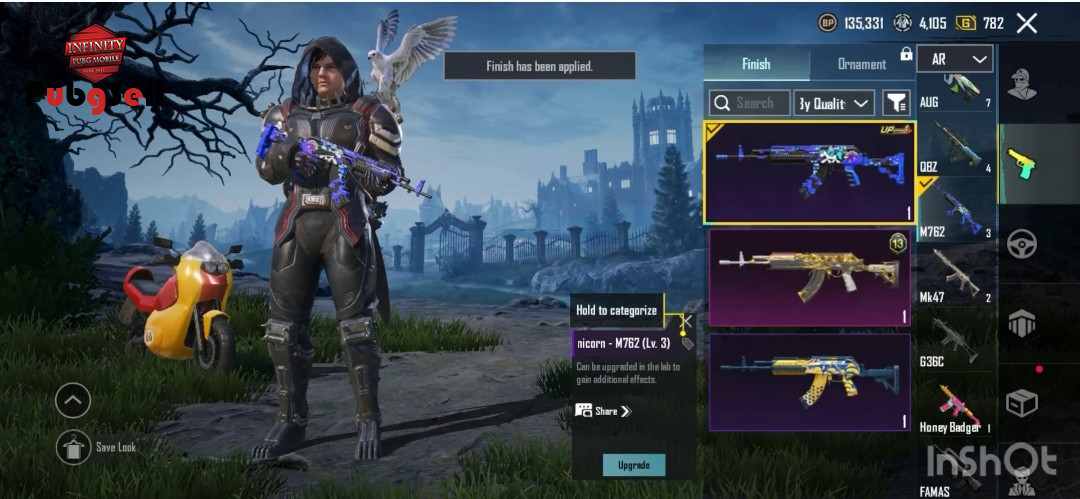Open the character outfit category
1080x499 pixels.
pos(1022,86)
